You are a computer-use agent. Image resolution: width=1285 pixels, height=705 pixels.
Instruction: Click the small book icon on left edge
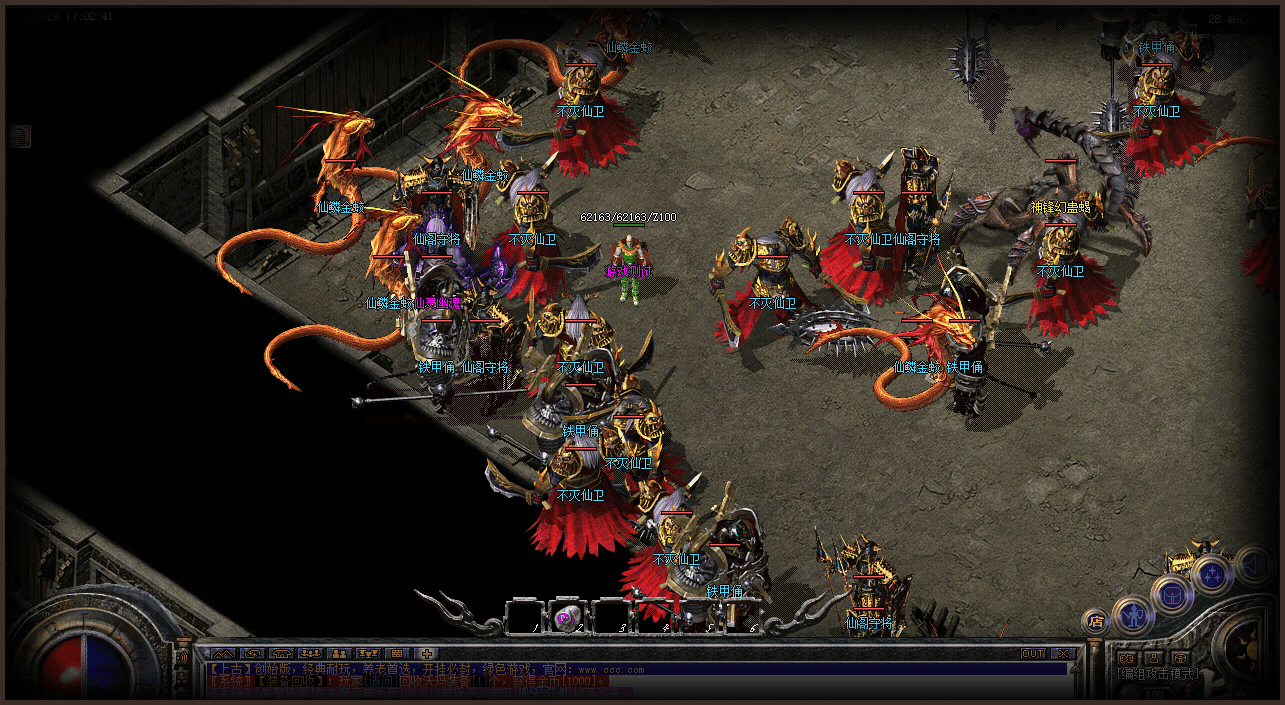20,136
